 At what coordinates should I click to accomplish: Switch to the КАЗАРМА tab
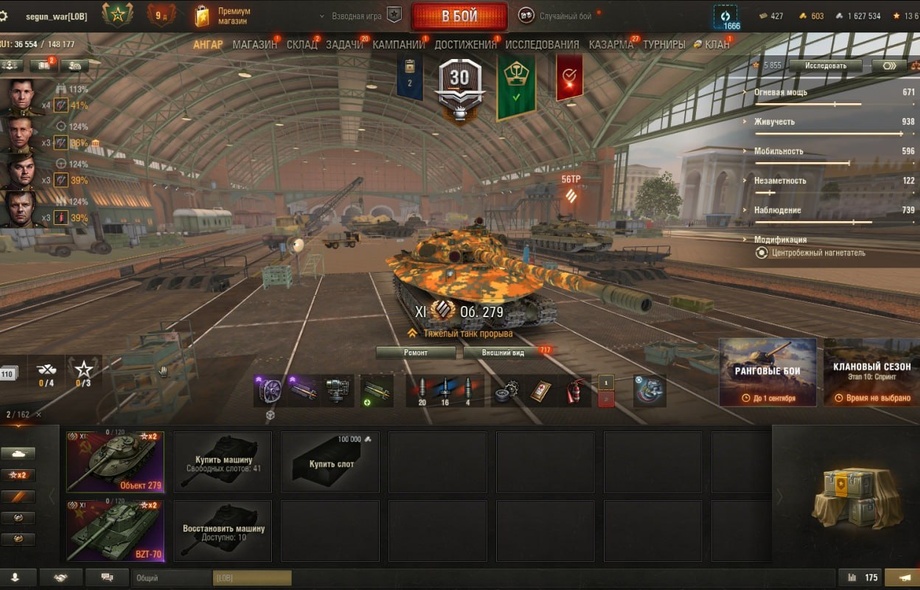pyautogui.click(x=610, y=45)
